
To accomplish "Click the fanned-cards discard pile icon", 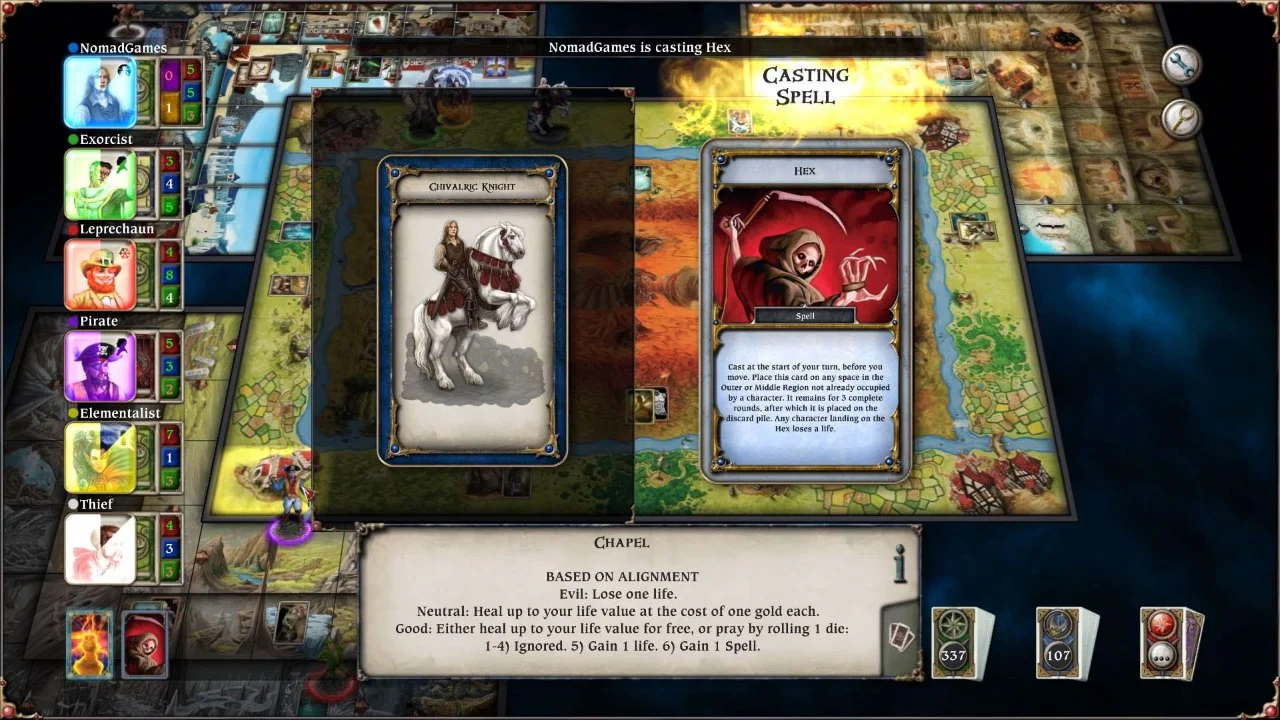I will point(899,637).
